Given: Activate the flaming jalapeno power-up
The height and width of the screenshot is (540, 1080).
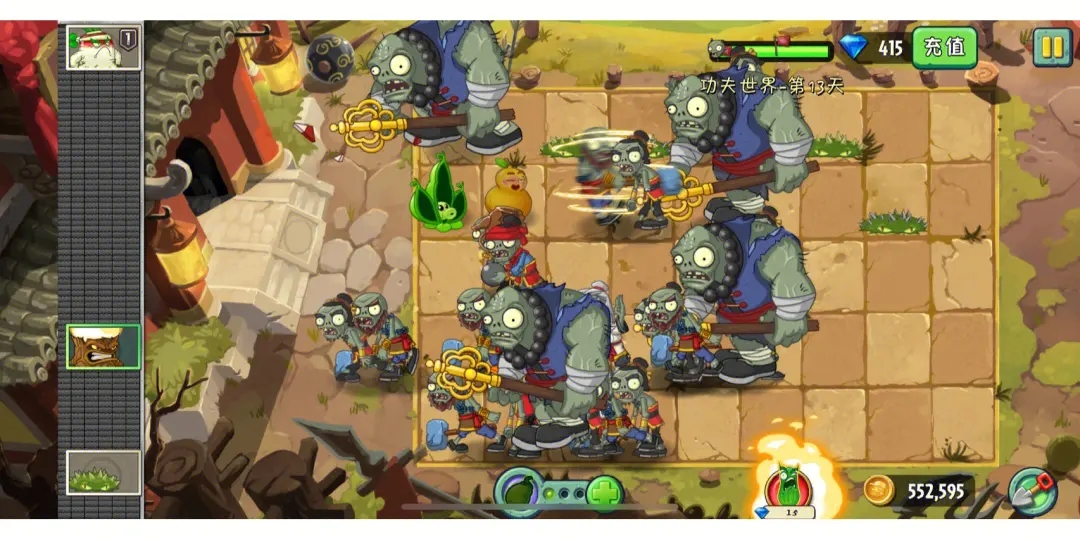Looking at the screenshot, I should (x=790, y=484).
